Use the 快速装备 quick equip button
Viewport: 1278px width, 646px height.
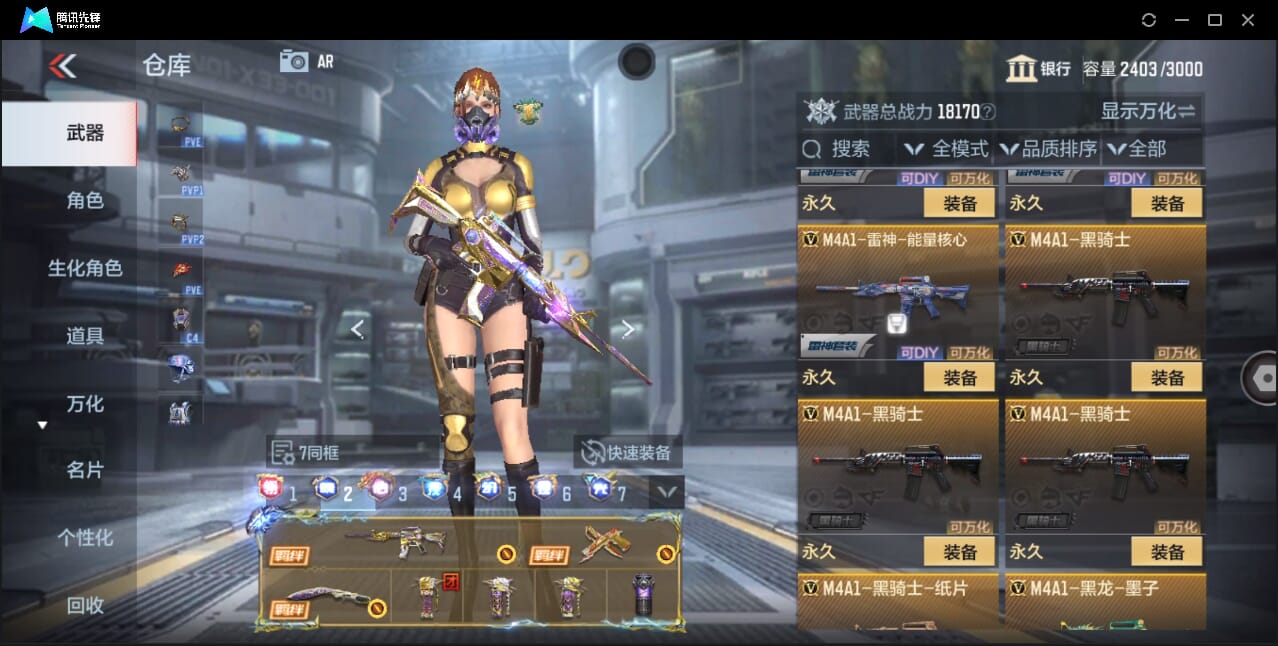[627, 452]
